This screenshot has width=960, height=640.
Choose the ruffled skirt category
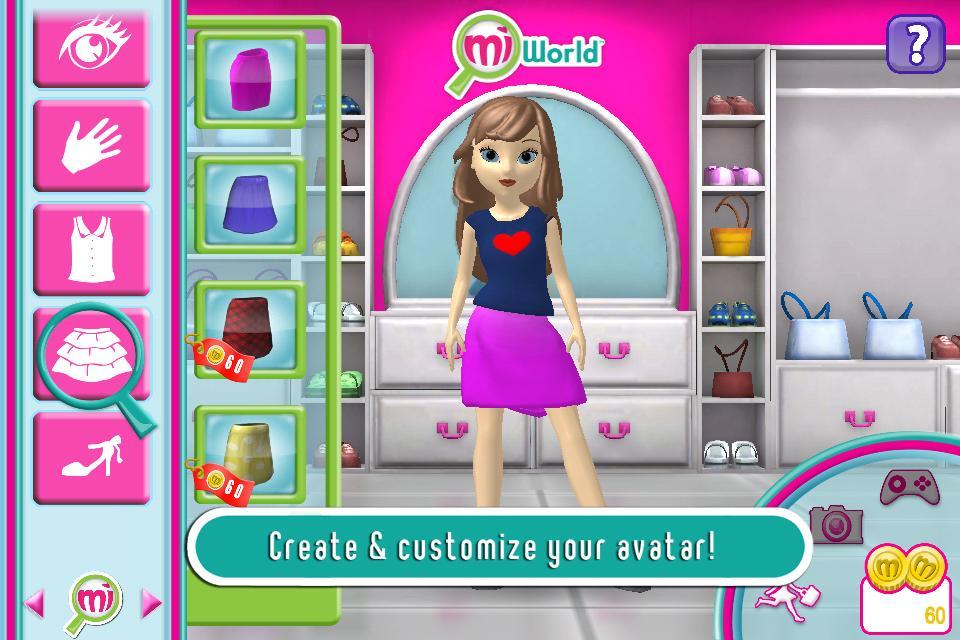[x=91, y=352]
